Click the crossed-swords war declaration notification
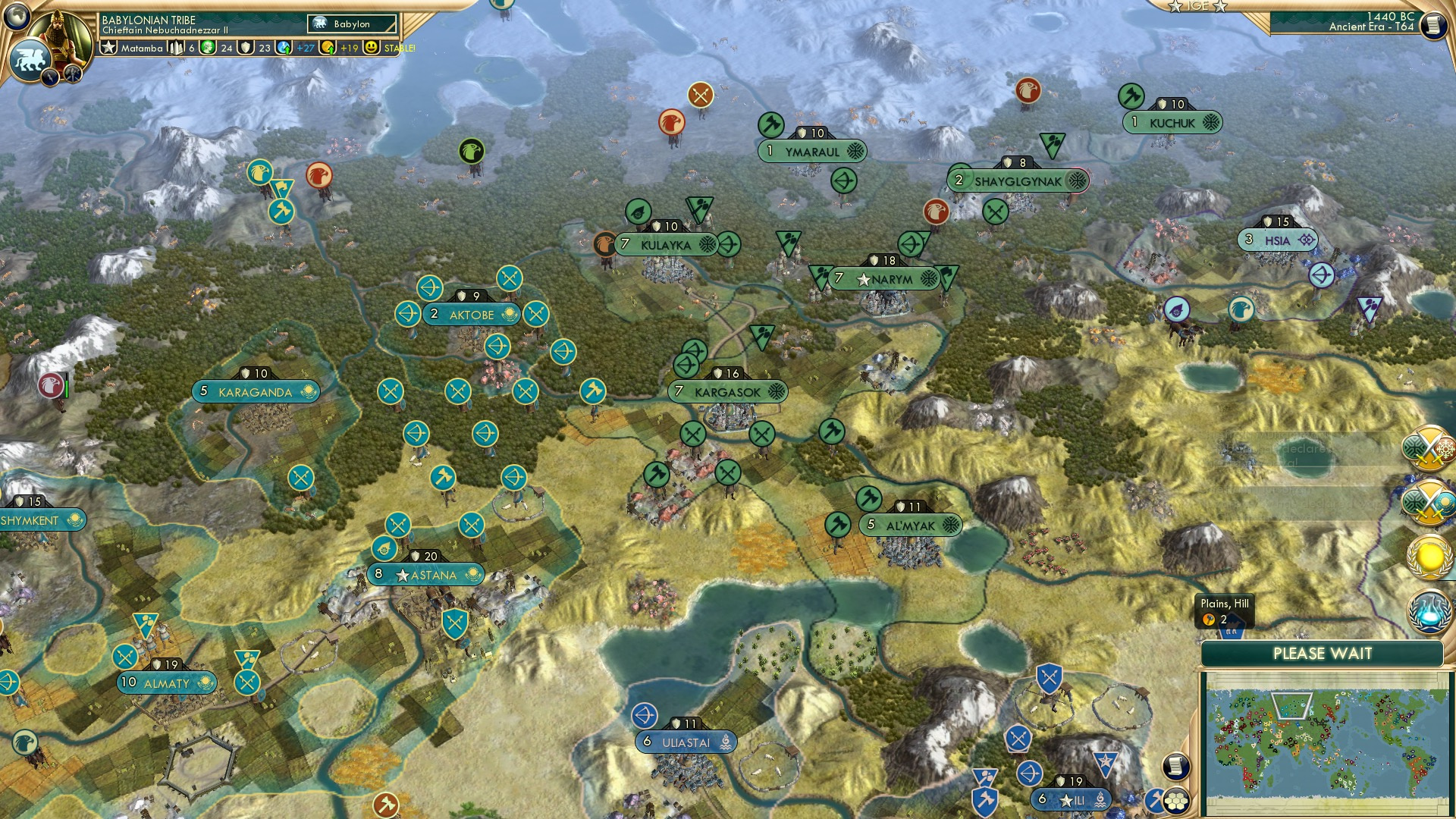1456x819 pixels. 1427,449
